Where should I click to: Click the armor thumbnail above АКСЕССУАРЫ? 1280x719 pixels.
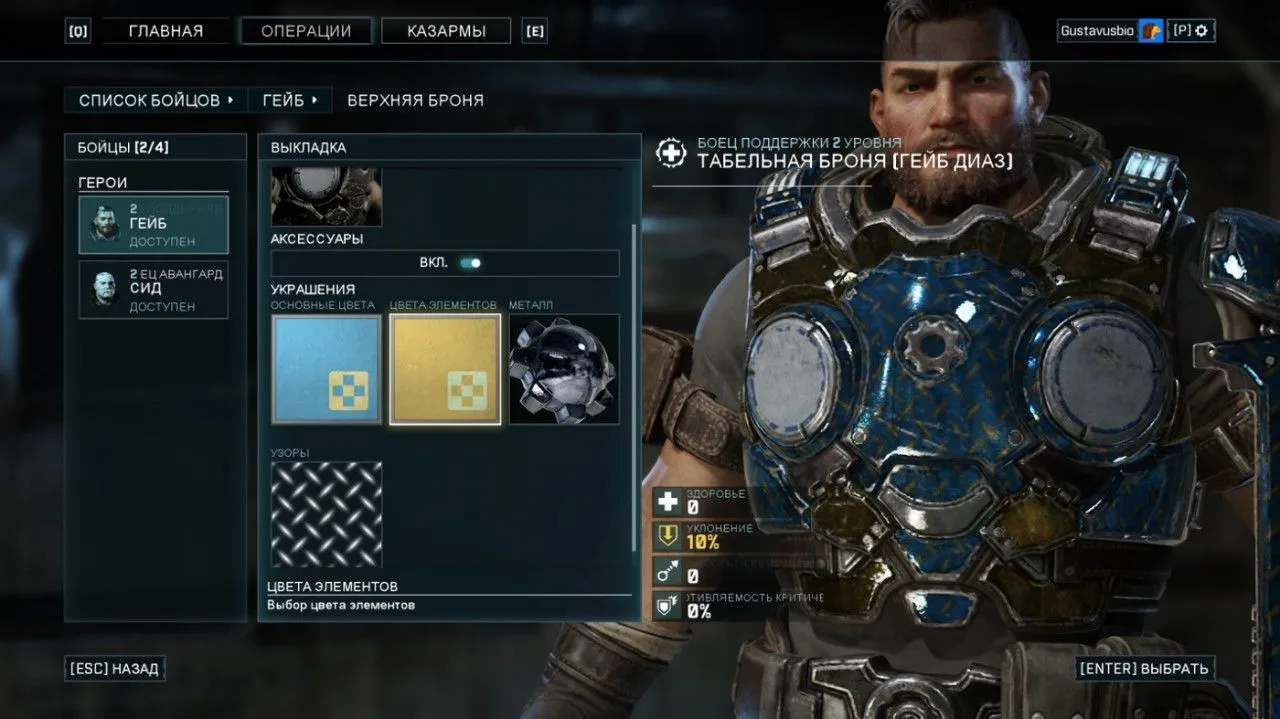point(326,196)
